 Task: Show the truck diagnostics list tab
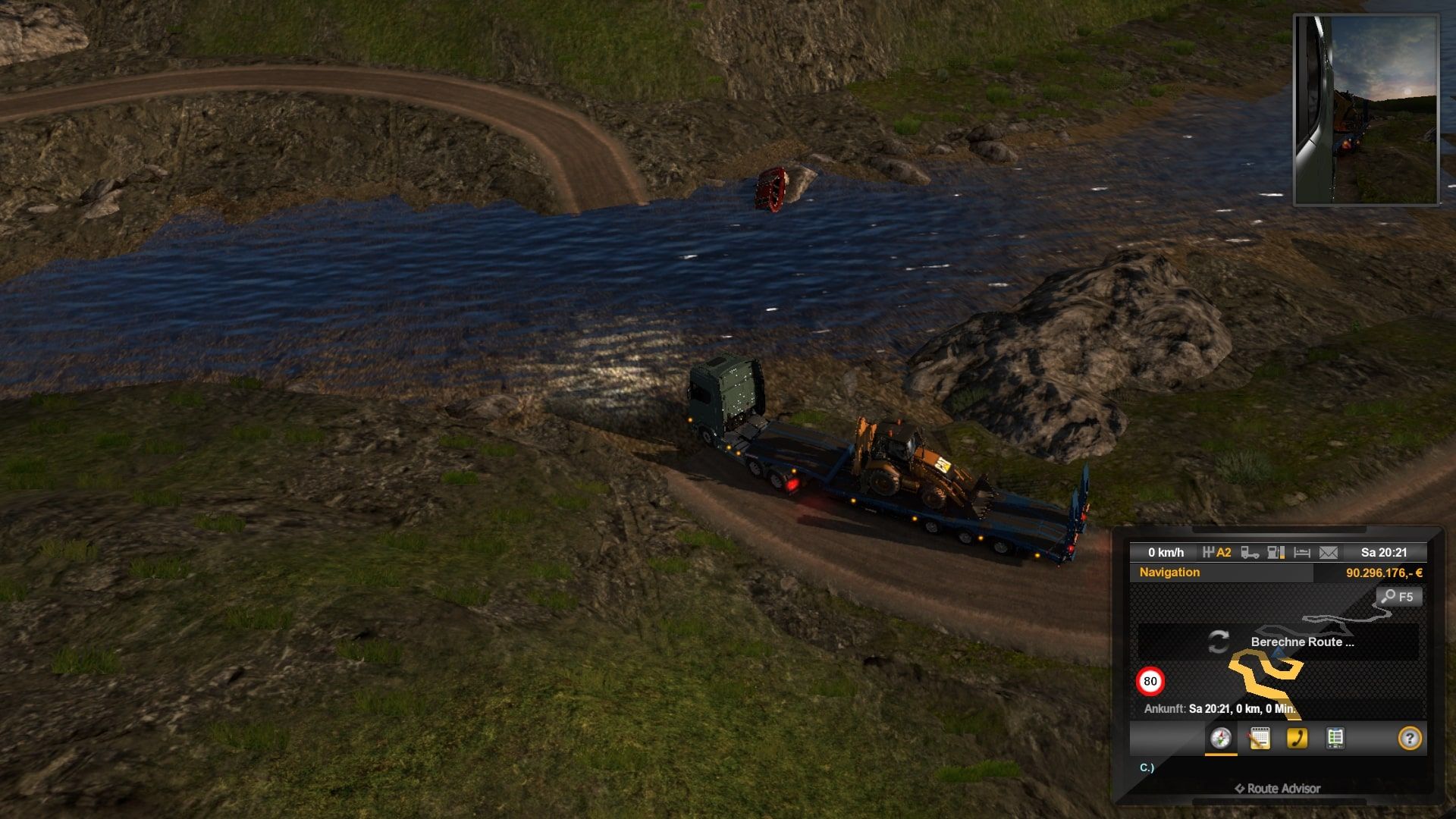tap(1335, 738)
